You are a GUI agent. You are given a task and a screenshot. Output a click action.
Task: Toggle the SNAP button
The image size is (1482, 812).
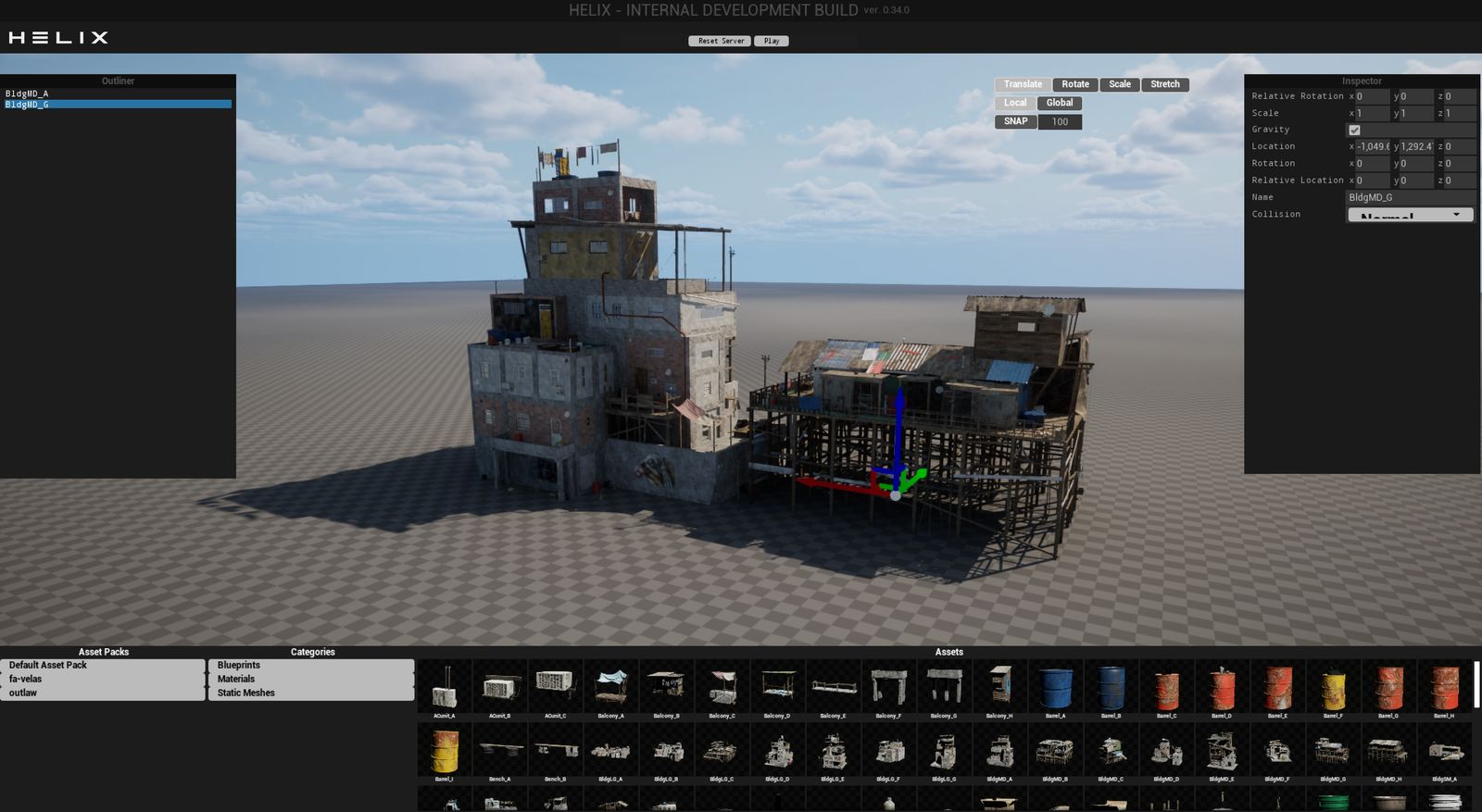click(x=1015, y=121)
